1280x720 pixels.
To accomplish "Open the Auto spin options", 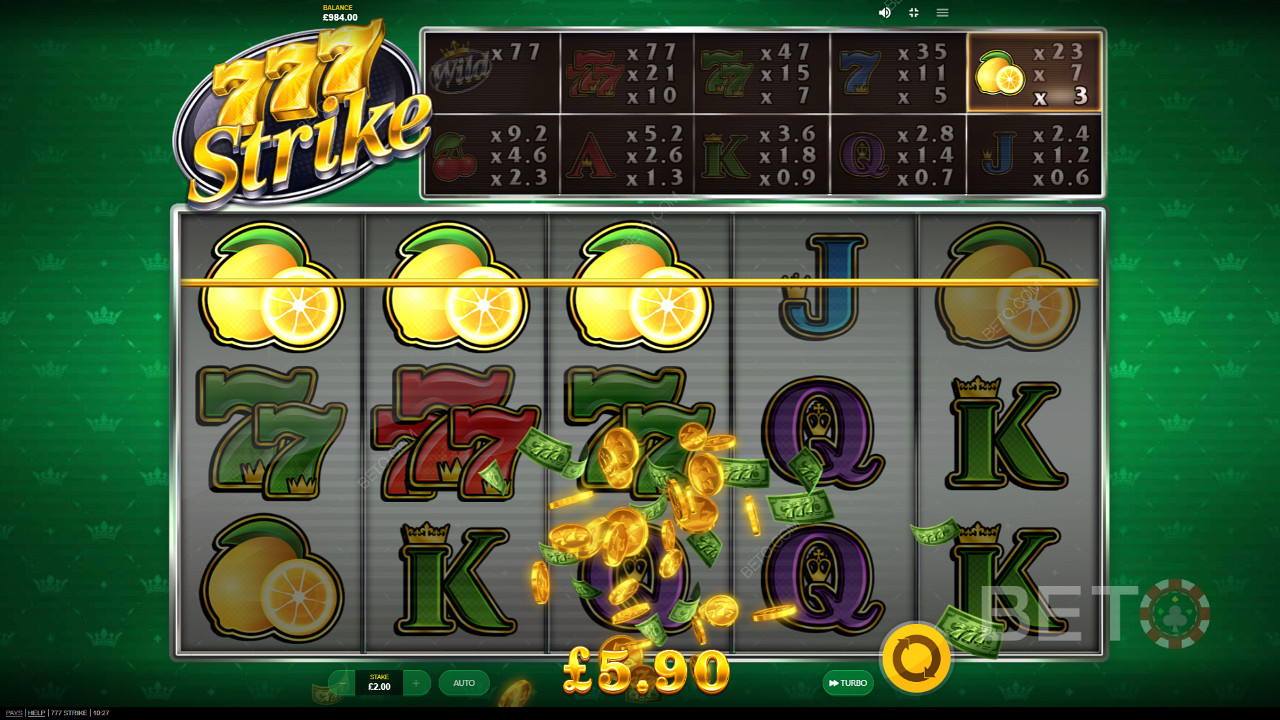I will pos(464,683).
